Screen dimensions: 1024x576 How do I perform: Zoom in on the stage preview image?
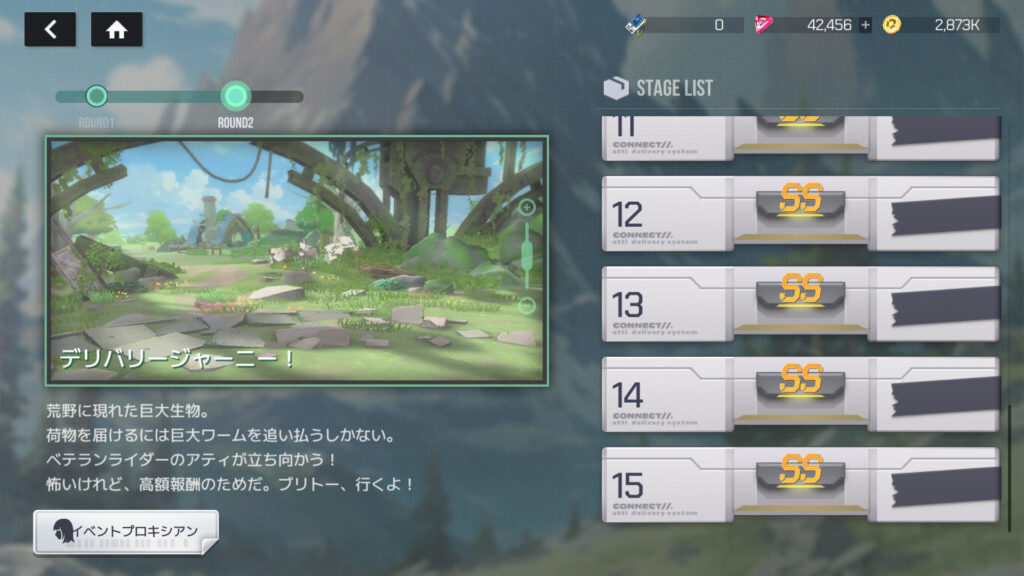[x=527, y=208]
